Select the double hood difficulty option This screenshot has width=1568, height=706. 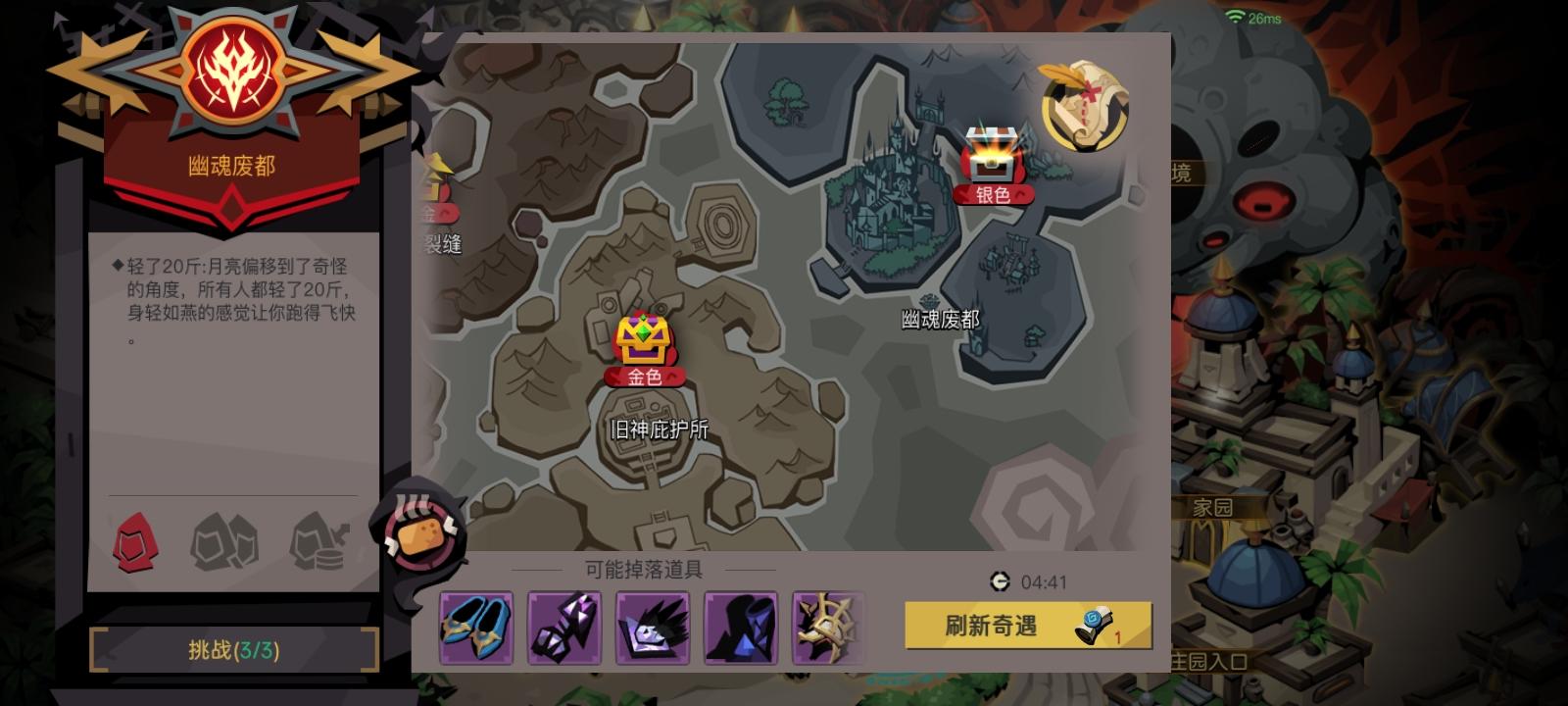[x=227, y=541]
